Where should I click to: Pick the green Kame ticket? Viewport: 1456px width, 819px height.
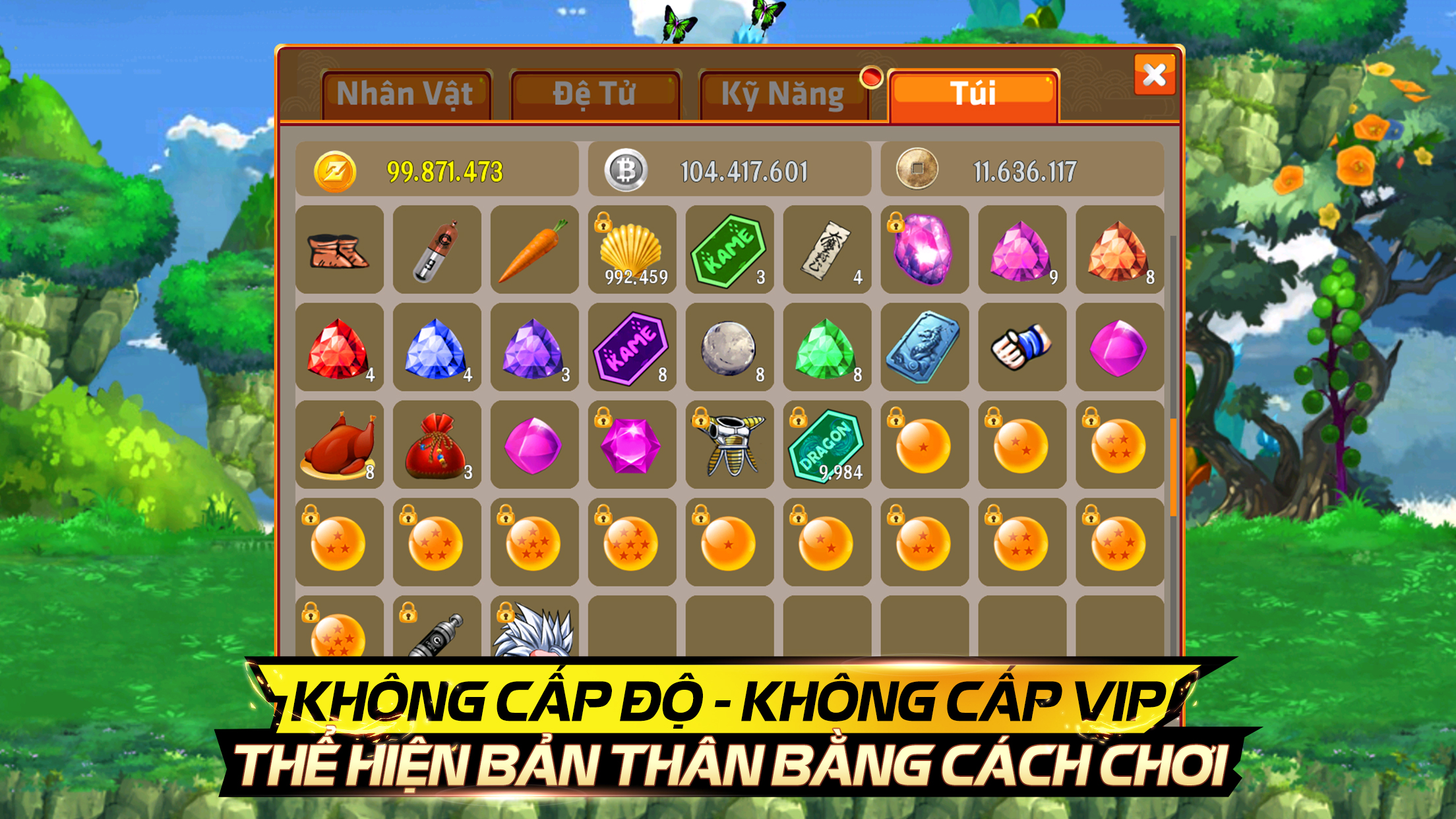coord(729,249)
